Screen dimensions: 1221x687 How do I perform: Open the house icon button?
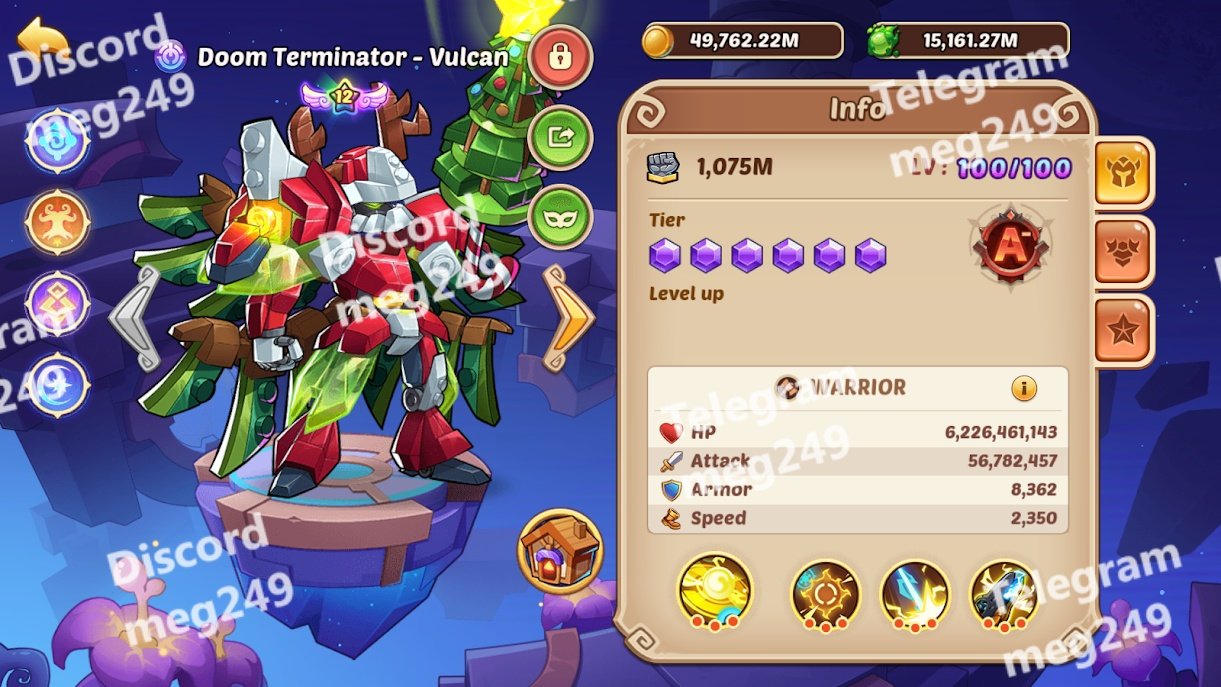[560, 551]
